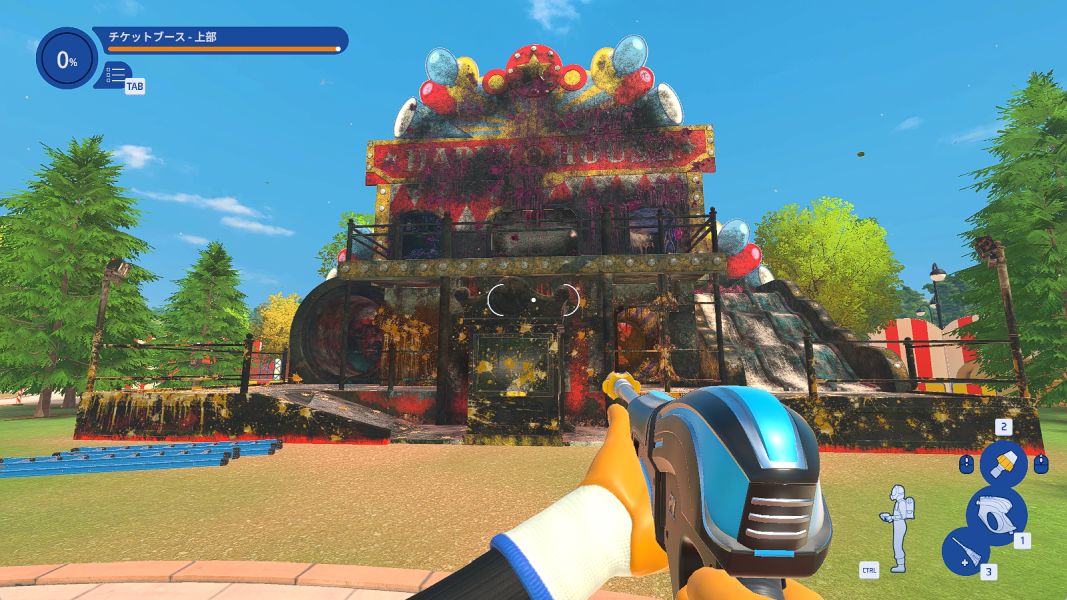This screenshot has height=600, width=1067.
Task: Choose the power washer gun icon
Action: pos(996,514)
